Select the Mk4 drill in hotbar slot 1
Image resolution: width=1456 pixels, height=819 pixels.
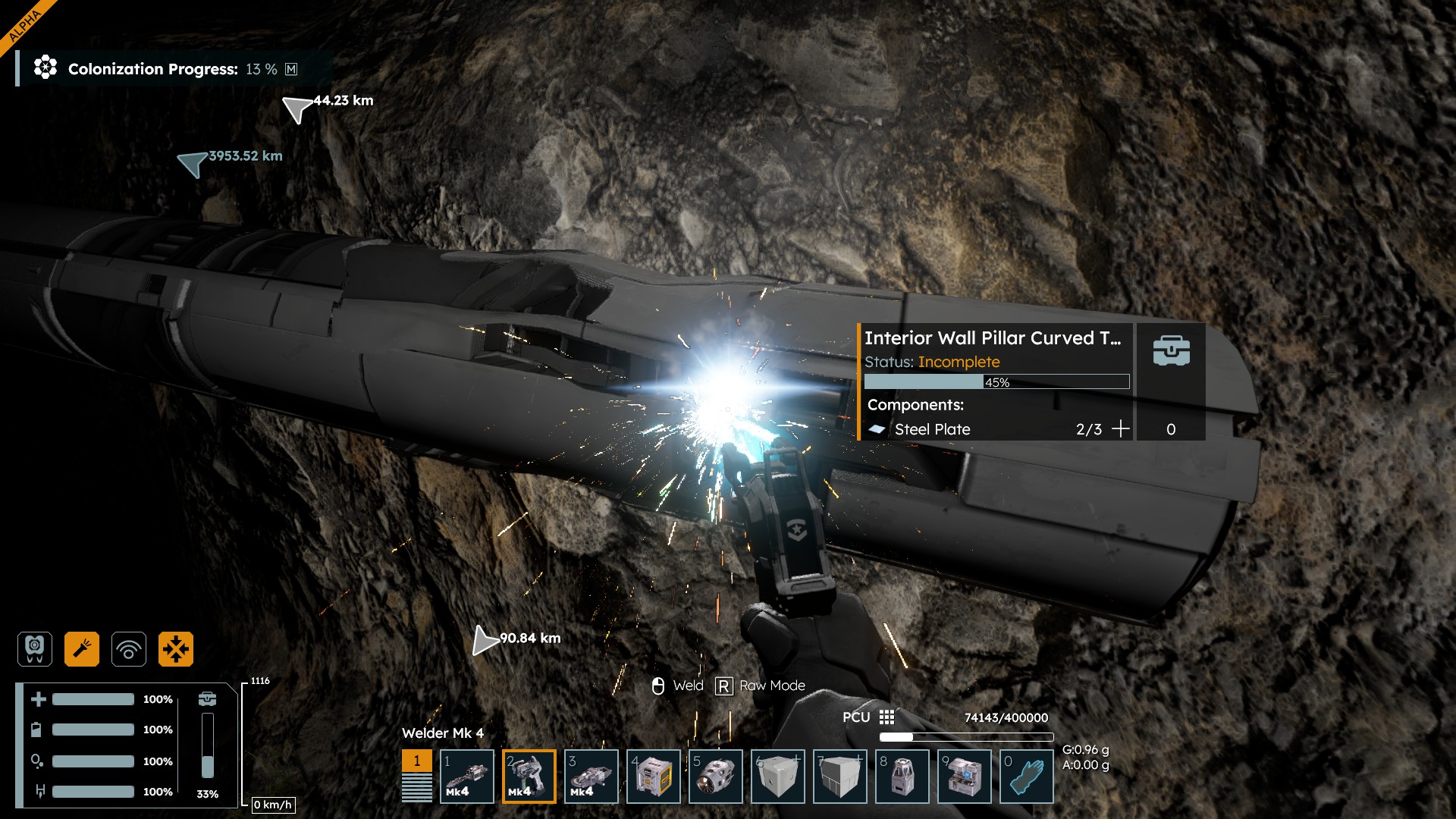coord(467,777)
